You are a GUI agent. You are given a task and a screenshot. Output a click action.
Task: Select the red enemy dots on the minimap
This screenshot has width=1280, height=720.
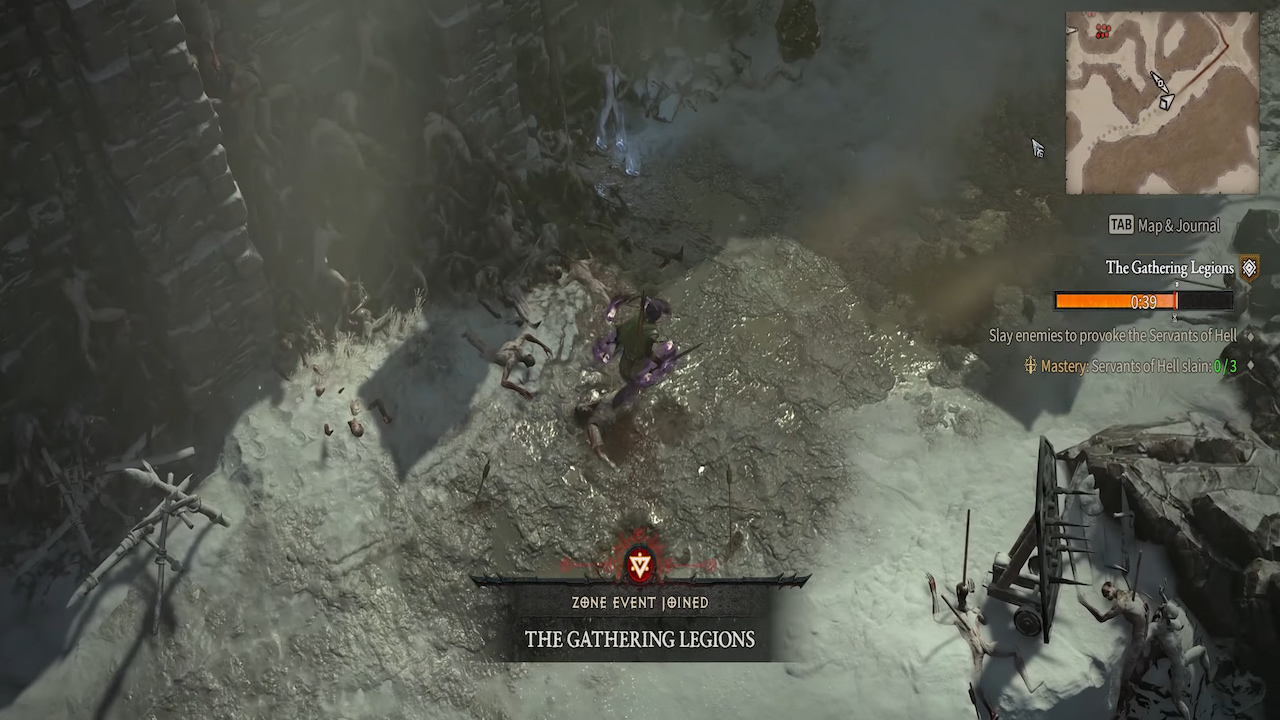[1103, 30]
